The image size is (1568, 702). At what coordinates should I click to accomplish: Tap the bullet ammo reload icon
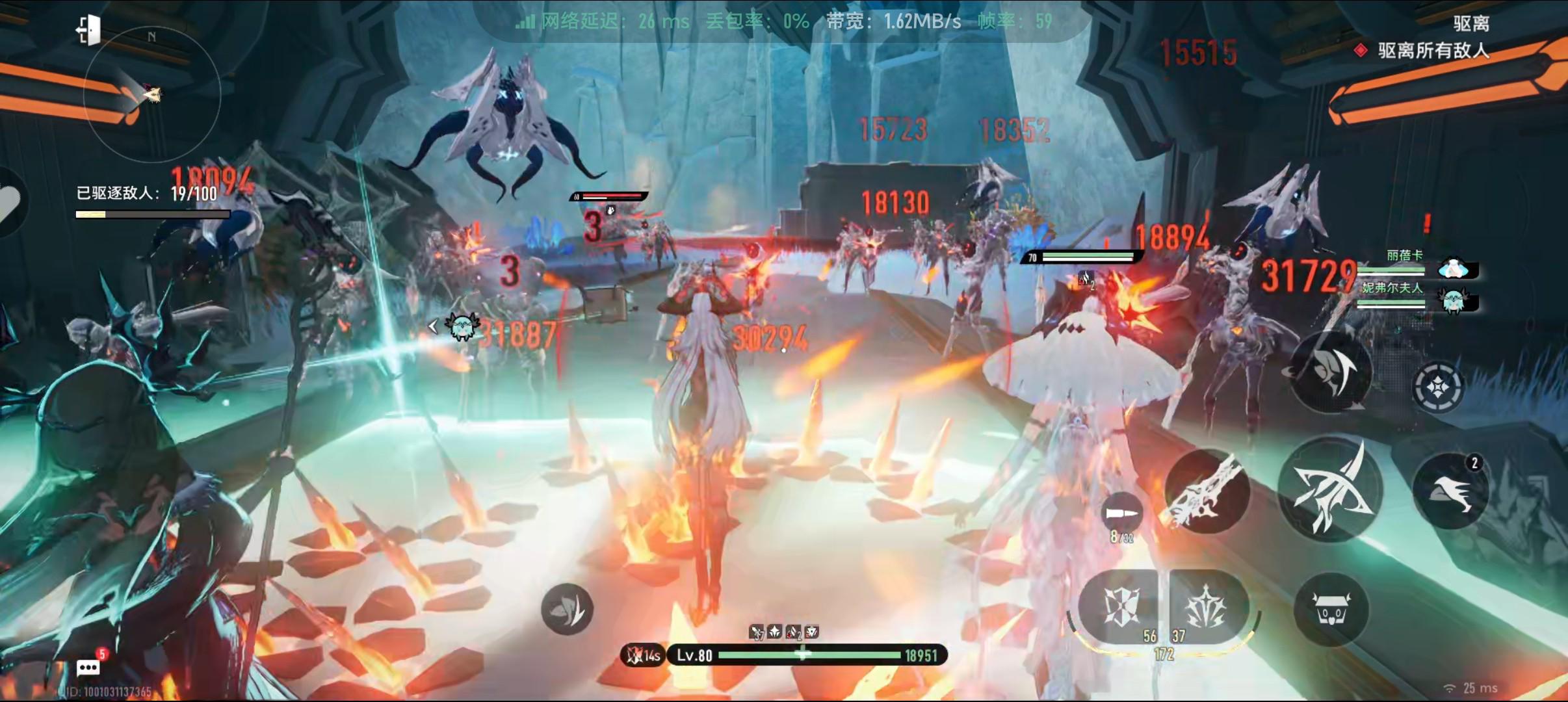[x=1123, y=513]
